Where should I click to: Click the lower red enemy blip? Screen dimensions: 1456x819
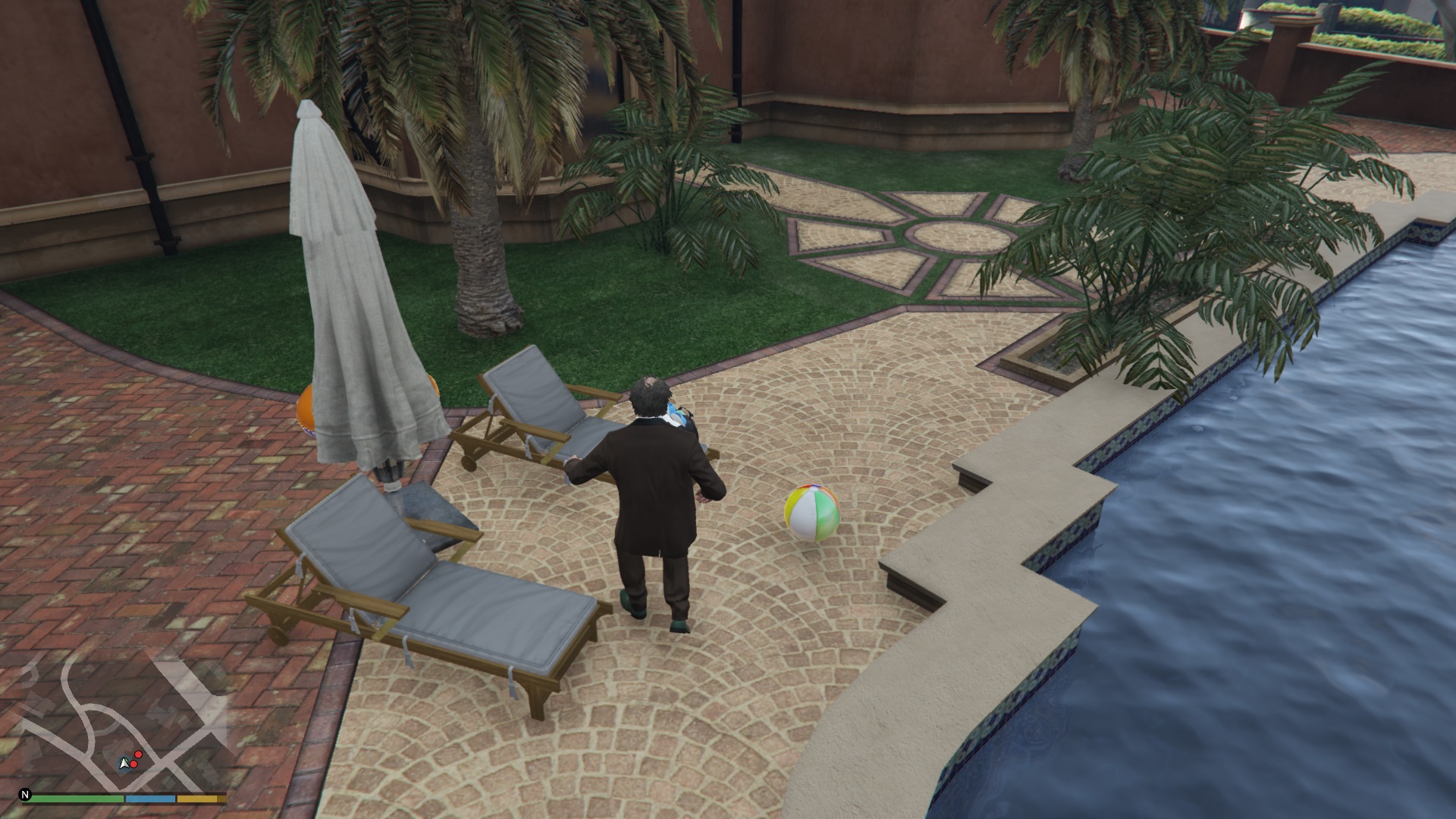tap(133, 764)
